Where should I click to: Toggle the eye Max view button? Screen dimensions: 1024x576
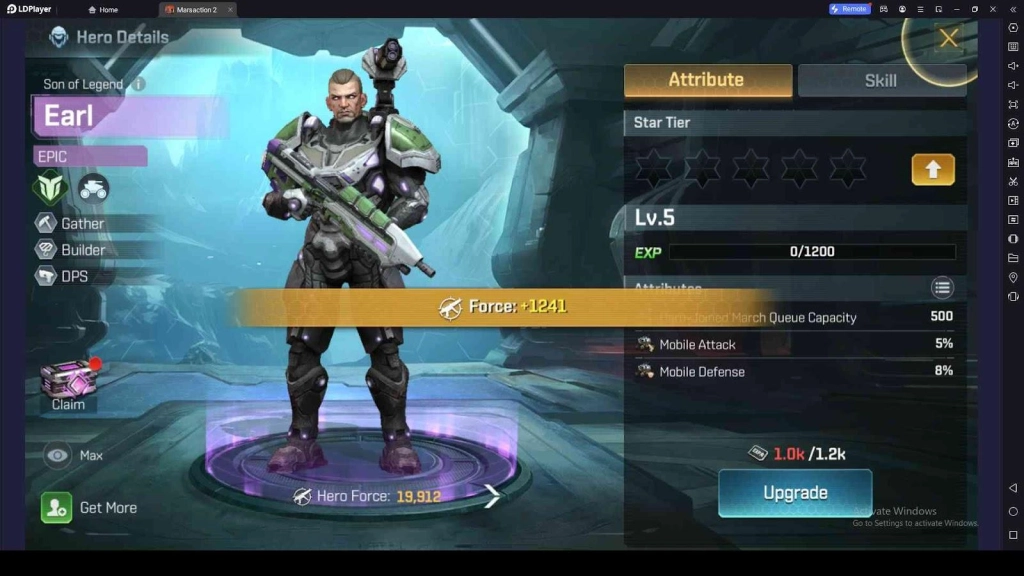[59, 455]
